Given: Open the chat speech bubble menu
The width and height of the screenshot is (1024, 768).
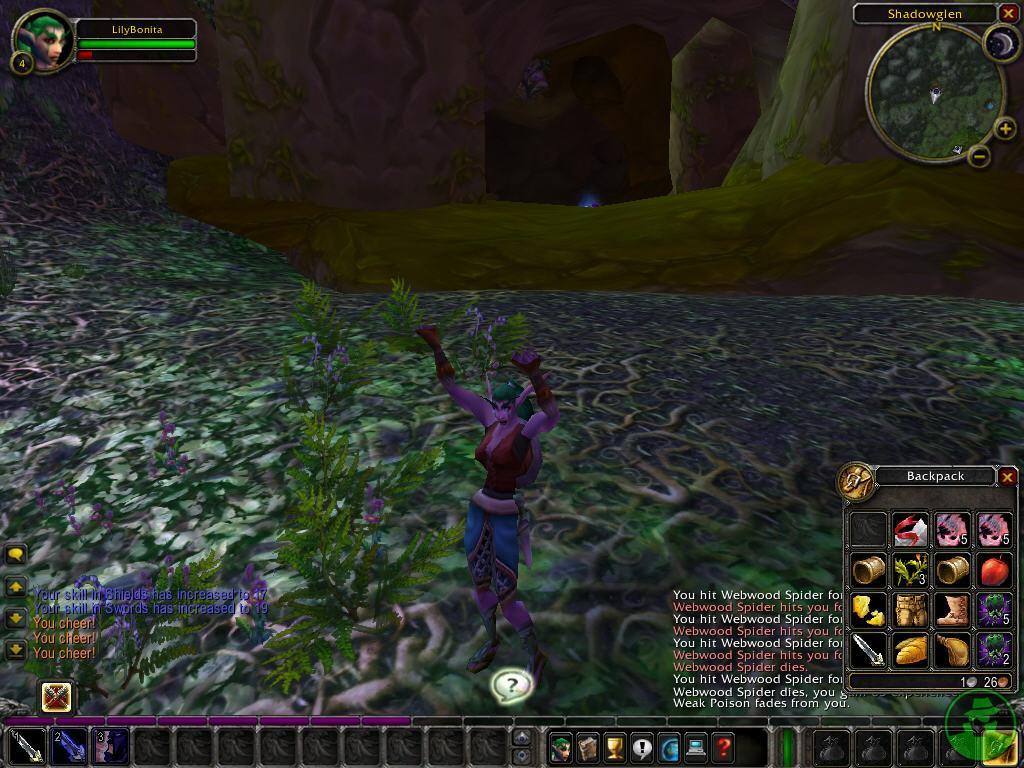Looking at the screenshot, I should click(x=16, y=554).
